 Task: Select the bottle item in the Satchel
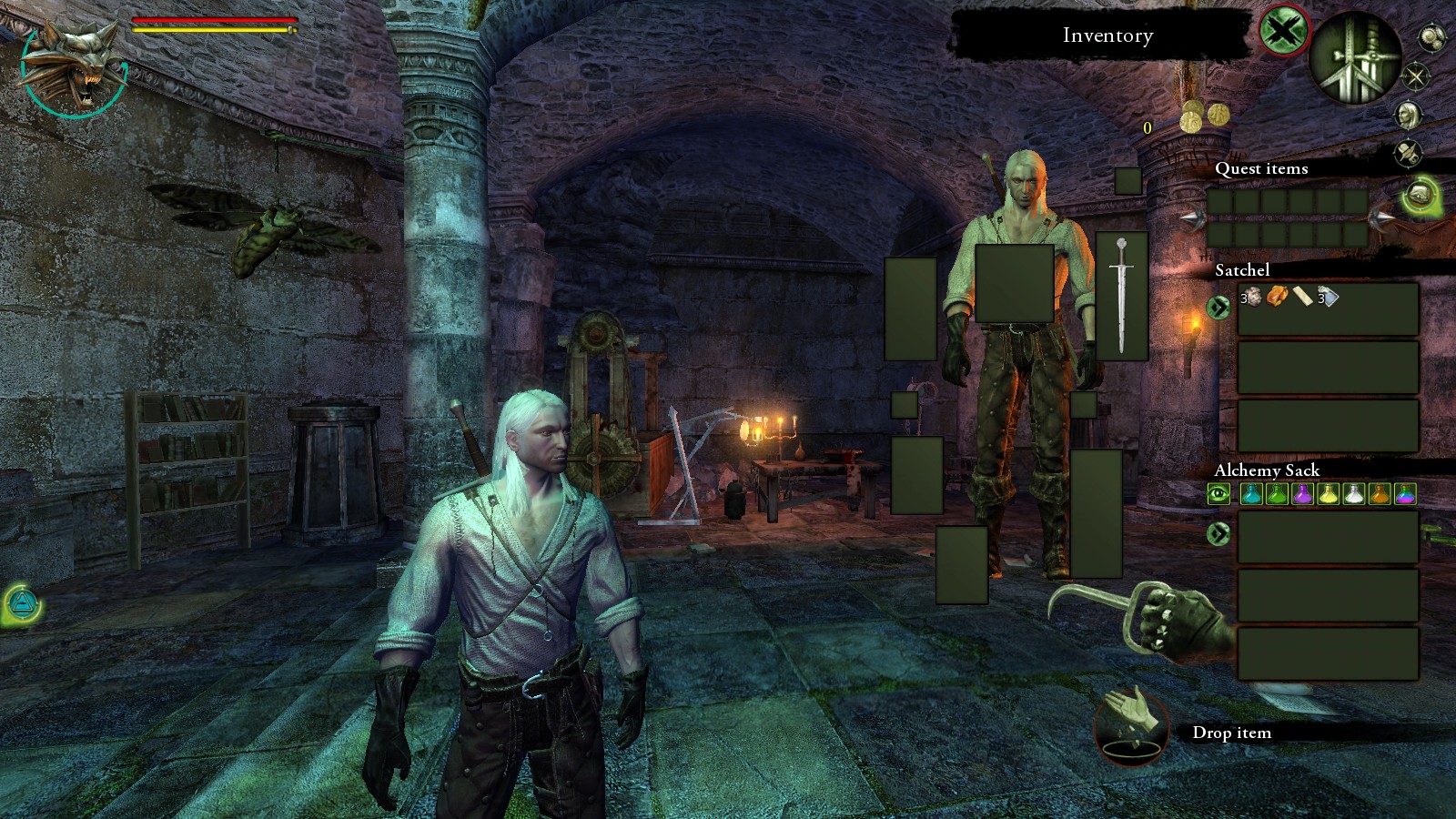pos(1329,296)
